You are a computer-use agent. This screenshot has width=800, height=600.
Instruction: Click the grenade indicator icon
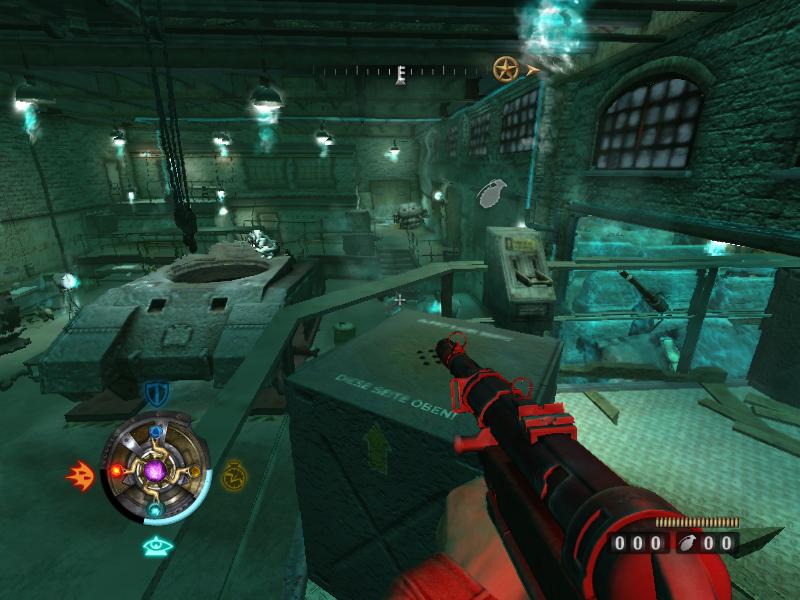[493, 193]
